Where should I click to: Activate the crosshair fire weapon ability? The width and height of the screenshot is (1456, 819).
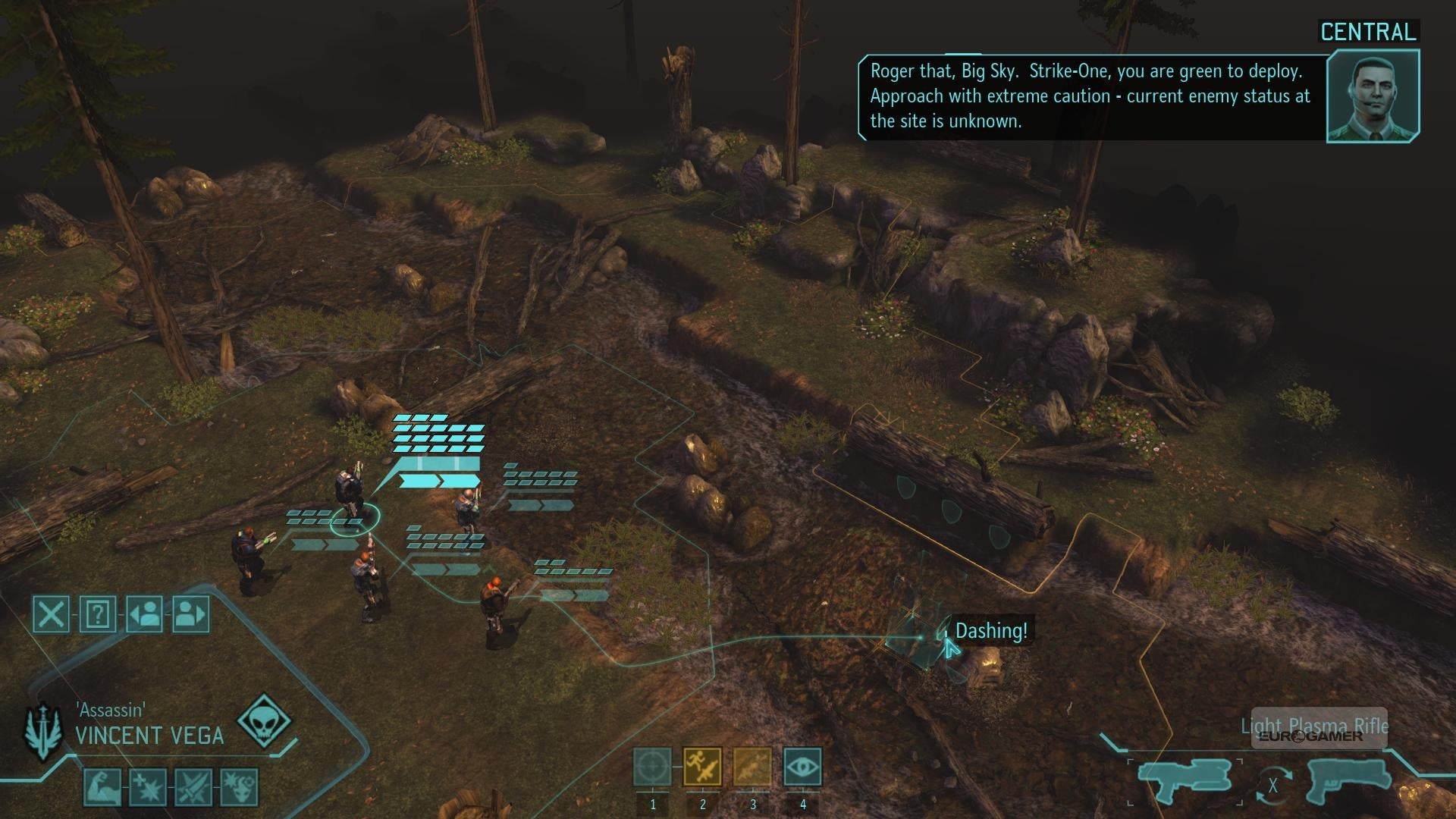pos(652,767)
